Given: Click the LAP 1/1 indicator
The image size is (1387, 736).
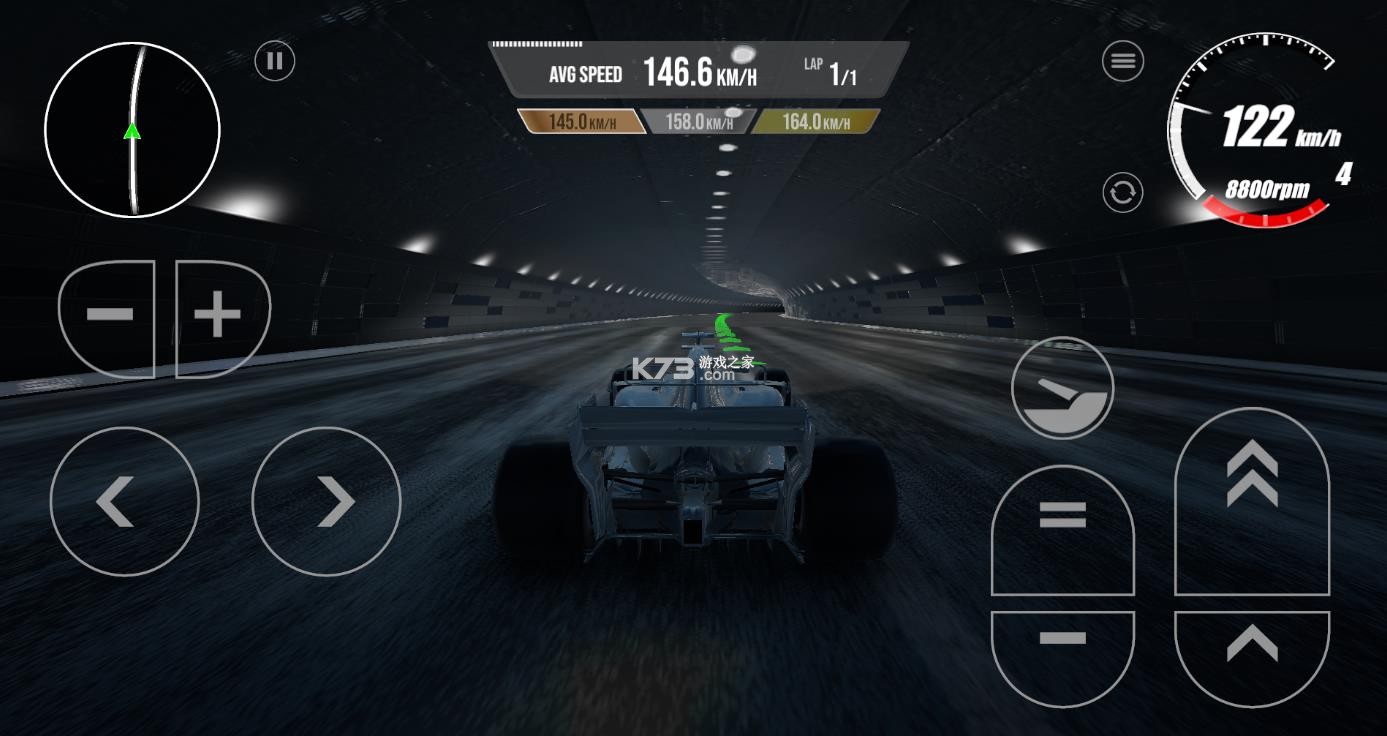Looking at the screenshot, I should (832, 69).
